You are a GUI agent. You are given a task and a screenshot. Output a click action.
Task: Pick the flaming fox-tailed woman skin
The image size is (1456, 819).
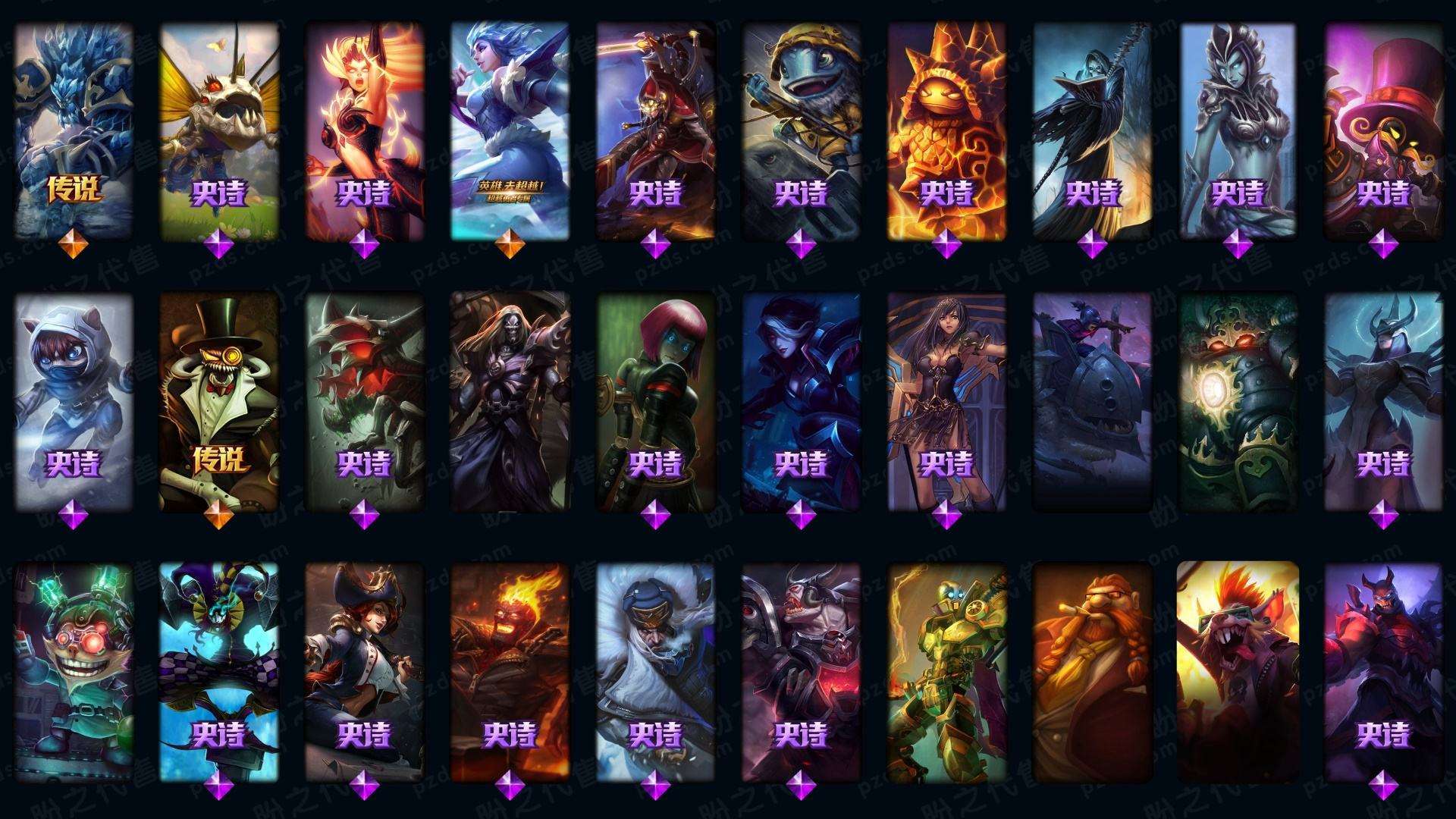[x=365, y=129]
